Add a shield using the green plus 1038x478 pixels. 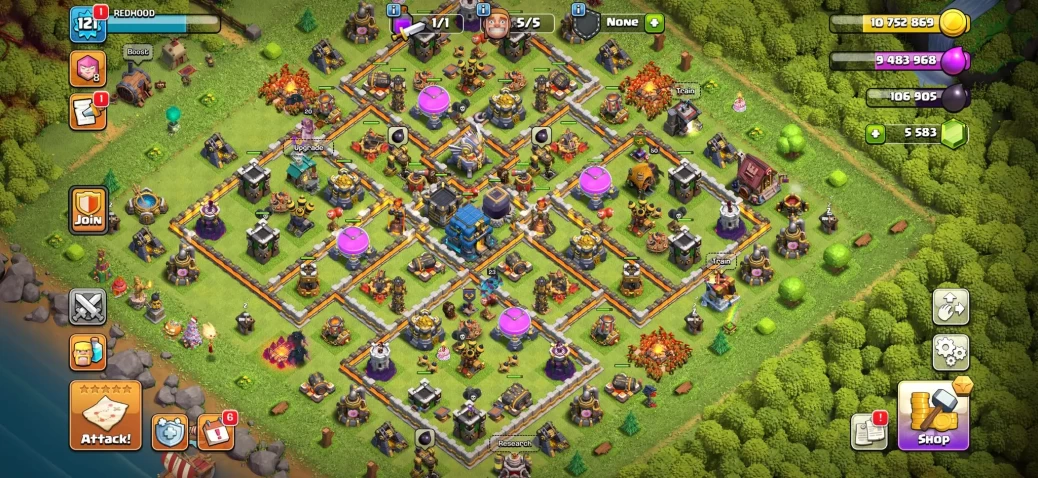click(655, 22)
